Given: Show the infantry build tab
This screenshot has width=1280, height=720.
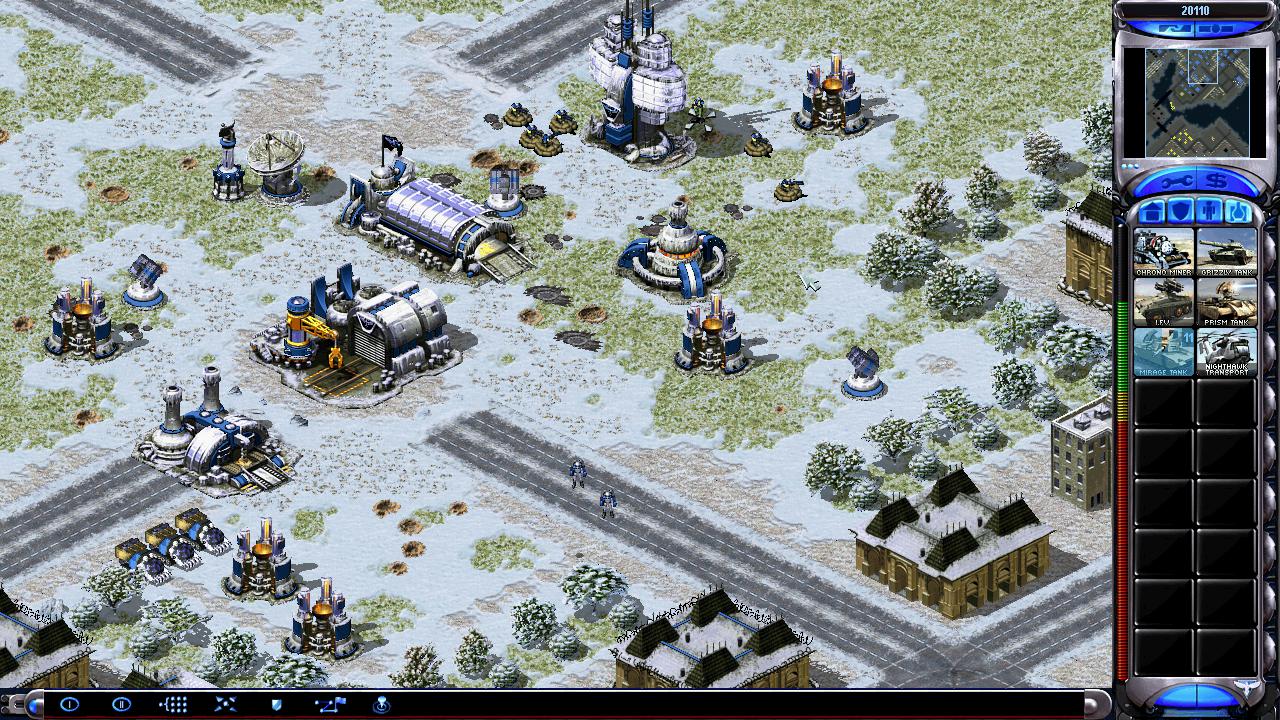Looking at the screenshot, I should click(1209, 212).
